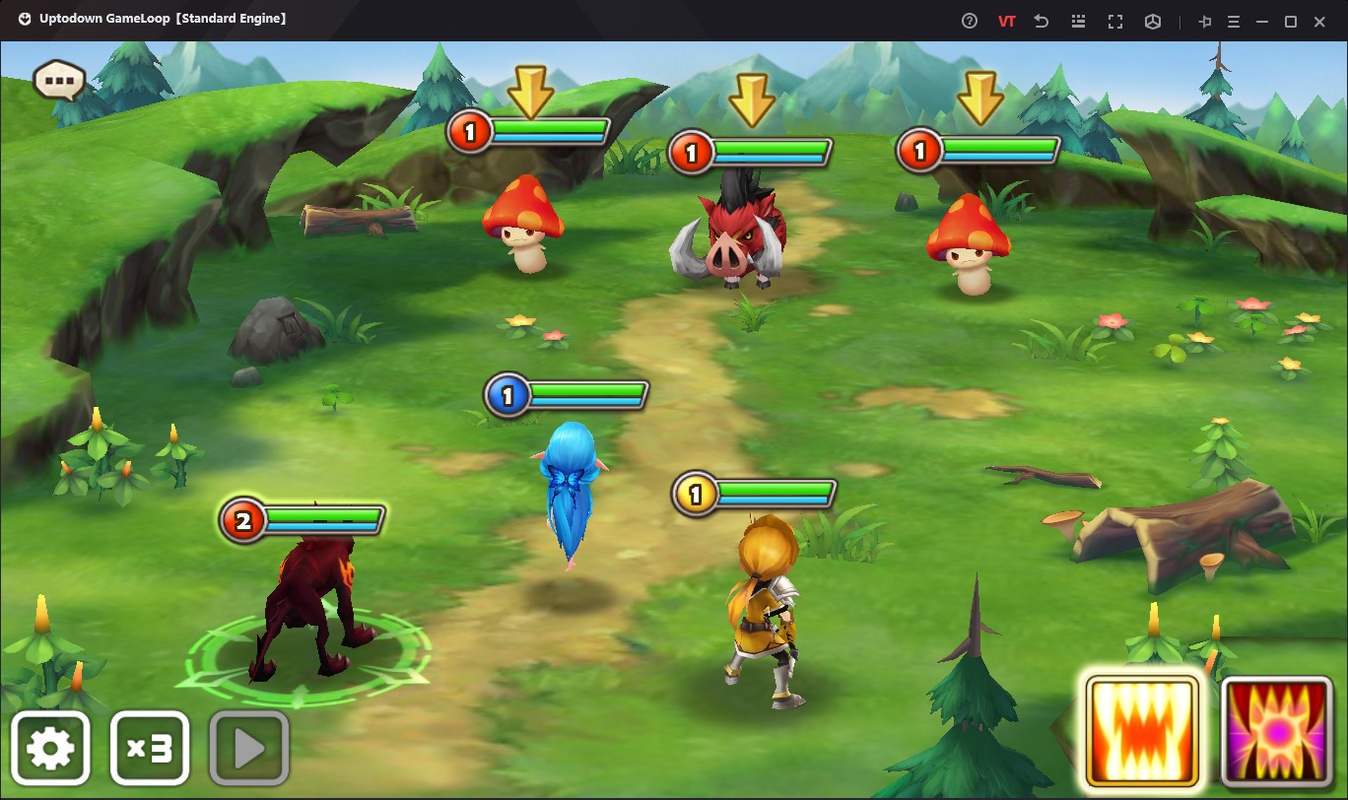The width and height of the screenshot is (1348, 800).
Task: Target the left mushroom enemy's yellow arrow
Action: [x=530, y=92]
